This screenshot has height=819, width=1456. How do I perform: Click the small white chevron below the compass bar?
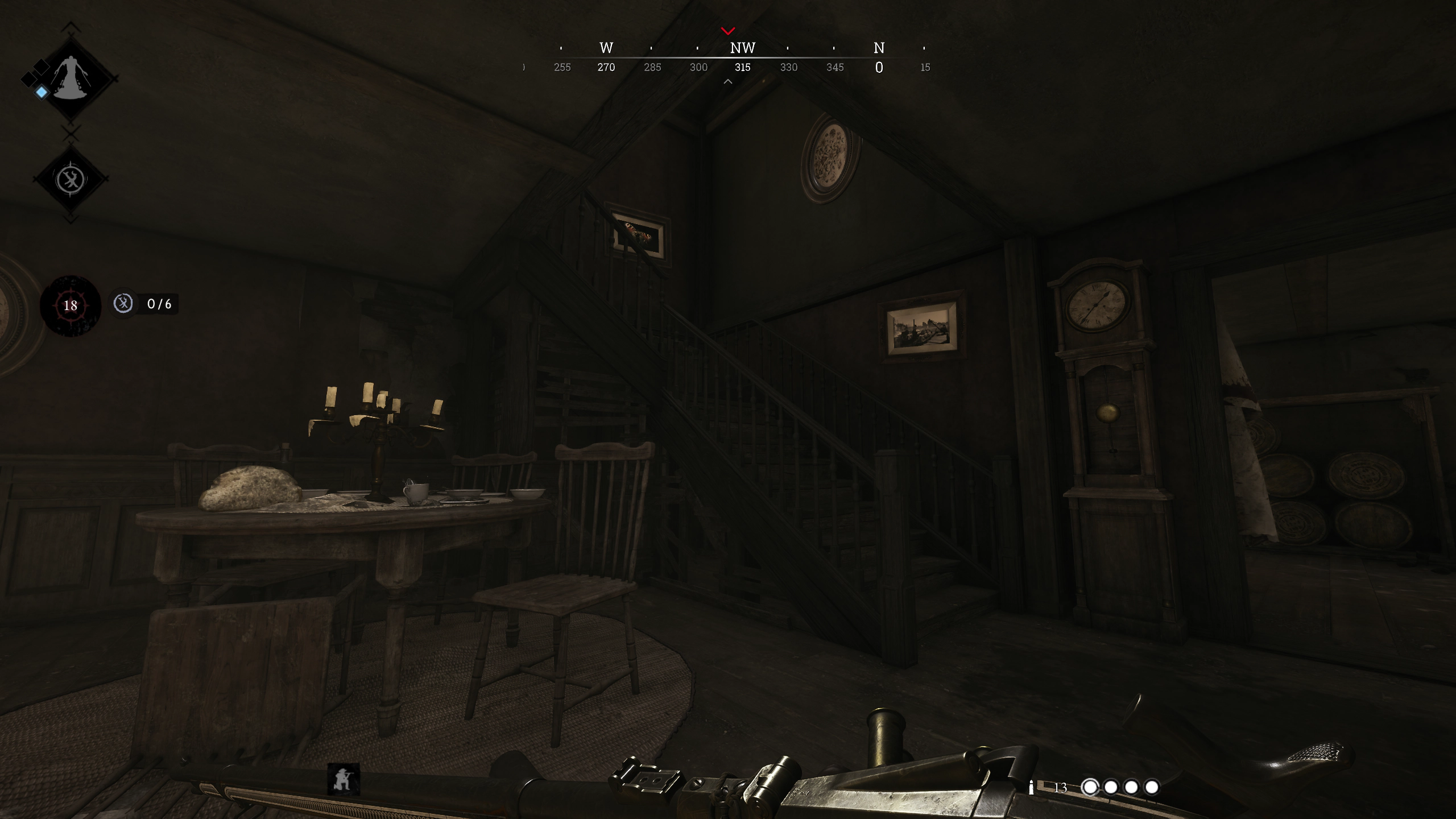(x=728, y=81)
